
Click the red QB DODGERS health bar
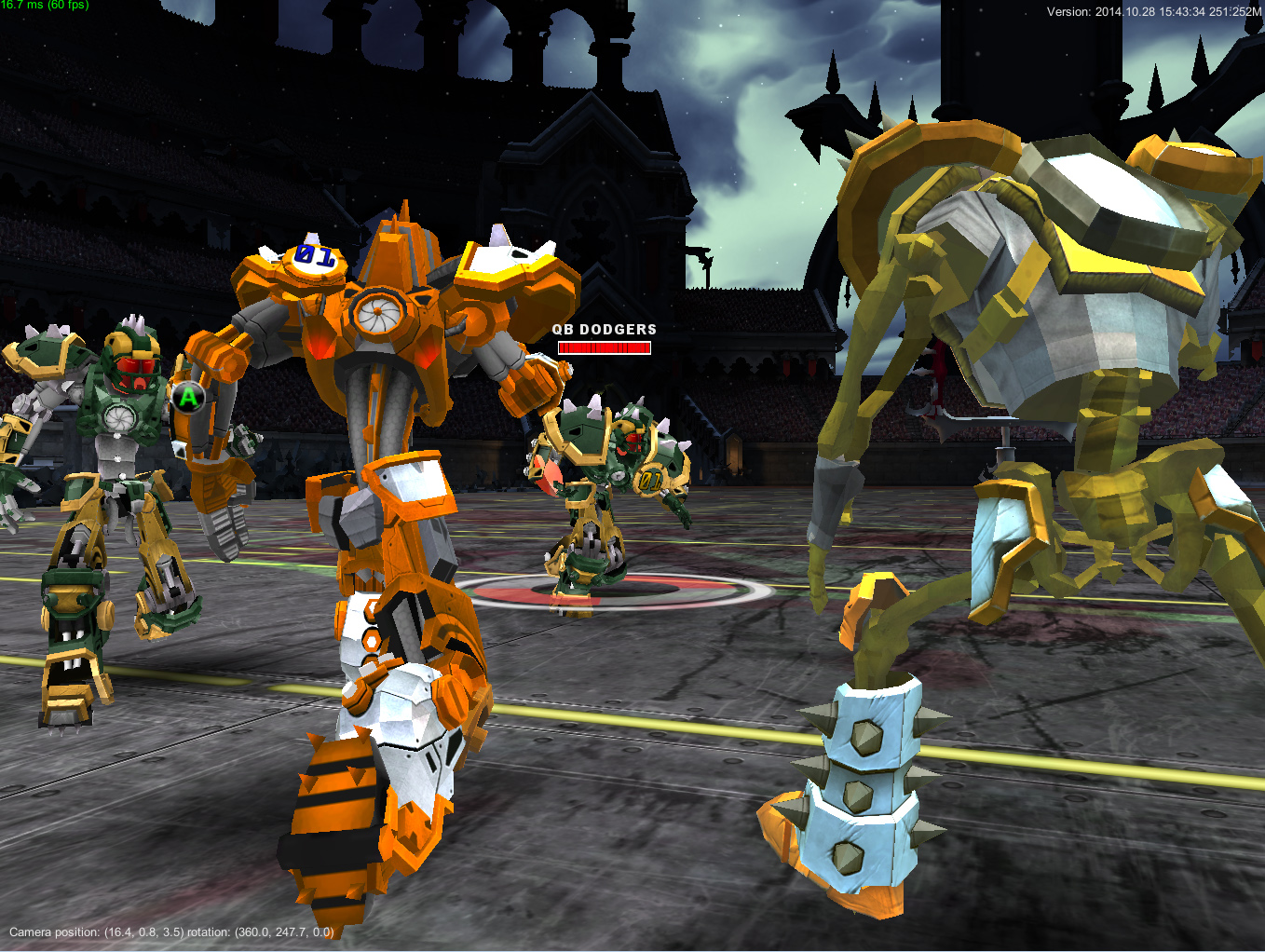[x=604, y=347]
